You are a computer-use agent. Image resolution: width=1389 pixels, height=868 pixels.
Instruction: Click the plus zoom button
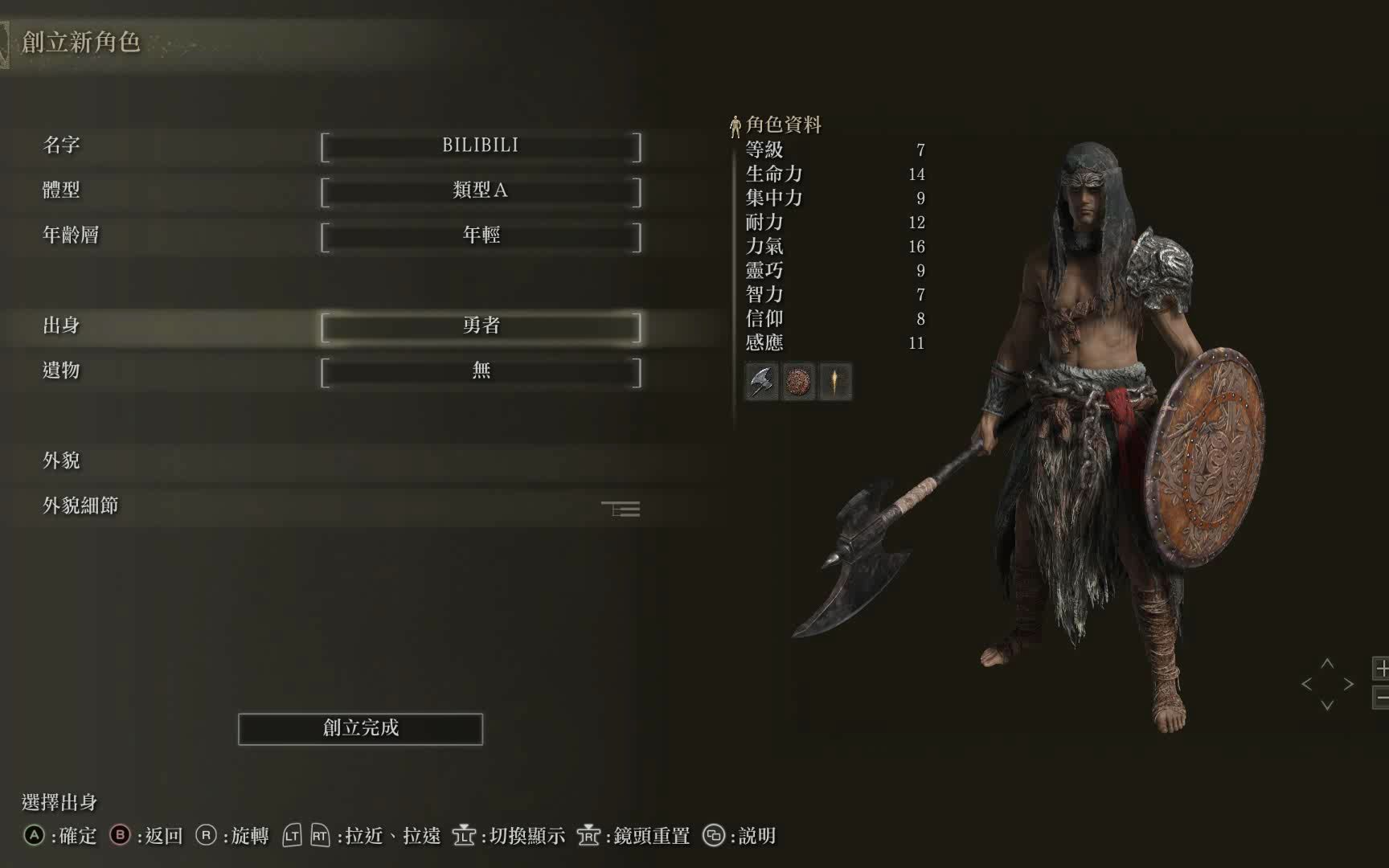1382,668
